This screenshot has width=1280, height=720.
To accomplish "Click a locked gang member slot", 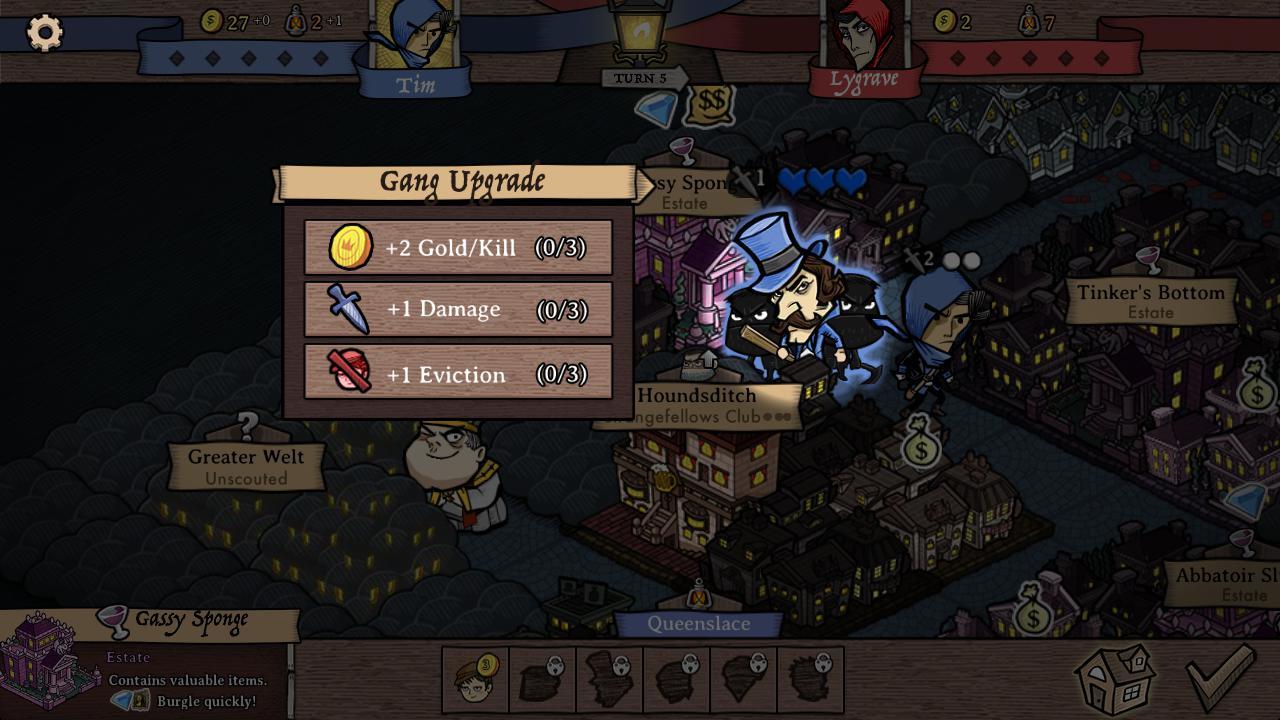I will click(x=541, y=680).
